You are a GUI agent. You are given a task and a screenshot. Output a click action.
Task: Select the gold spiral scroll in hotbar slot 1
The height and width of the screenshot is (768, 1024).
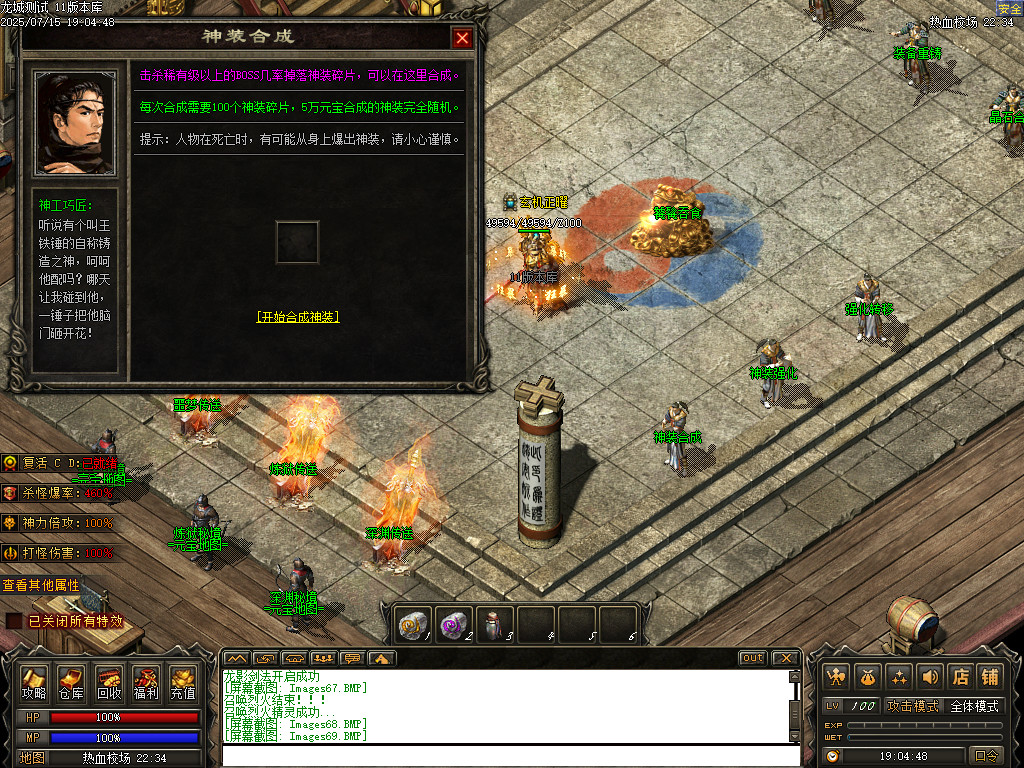[x=414, y=624]
